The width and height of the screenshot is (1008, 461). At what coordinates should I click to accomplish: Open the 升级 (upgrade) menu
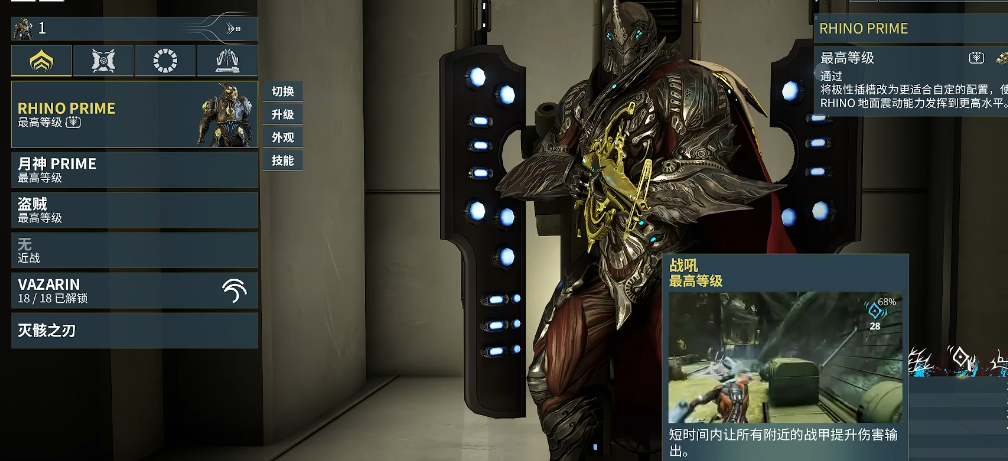(x=282, y=115)
